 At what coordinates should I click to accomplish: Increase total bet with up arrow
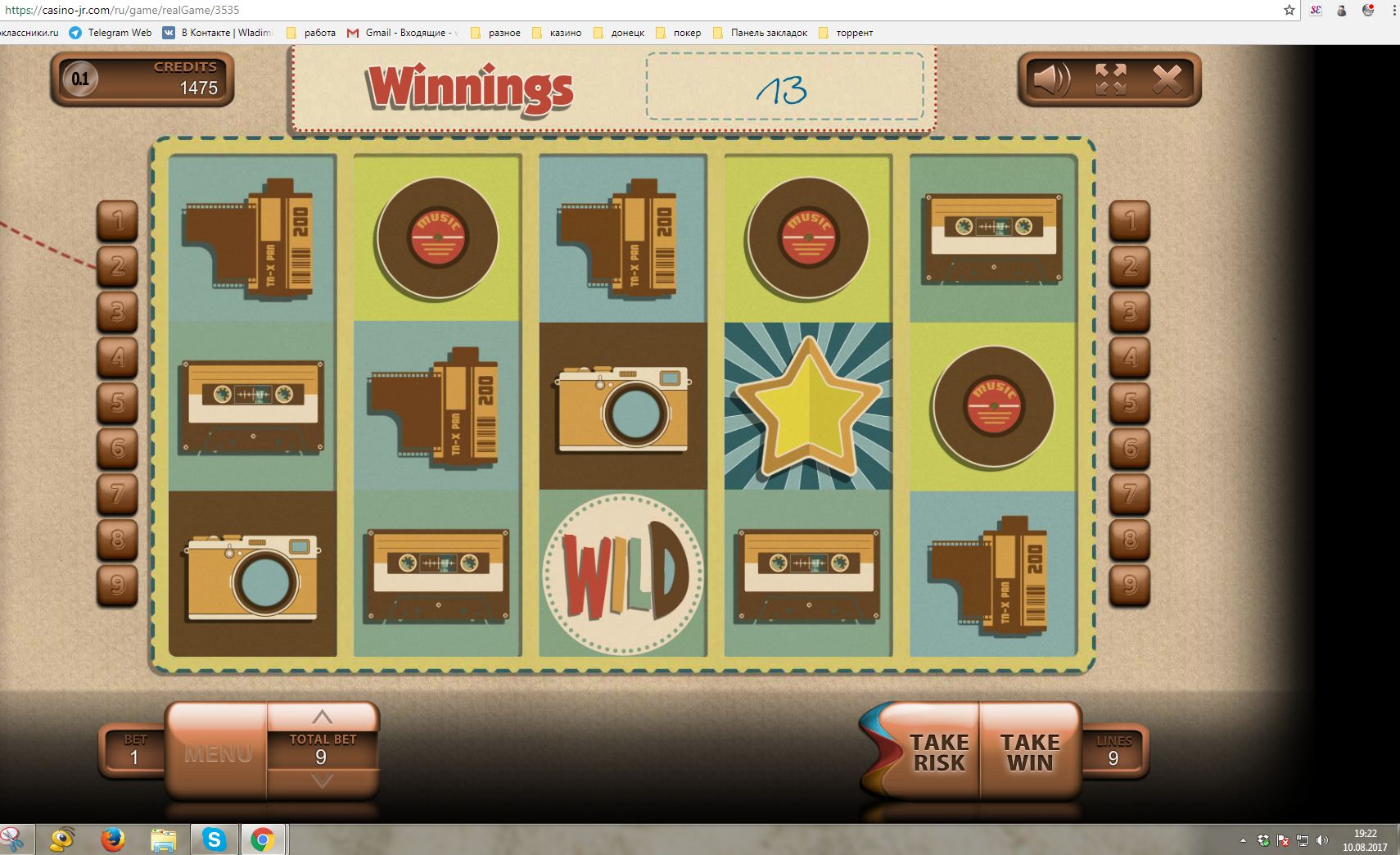click(323, 717)
